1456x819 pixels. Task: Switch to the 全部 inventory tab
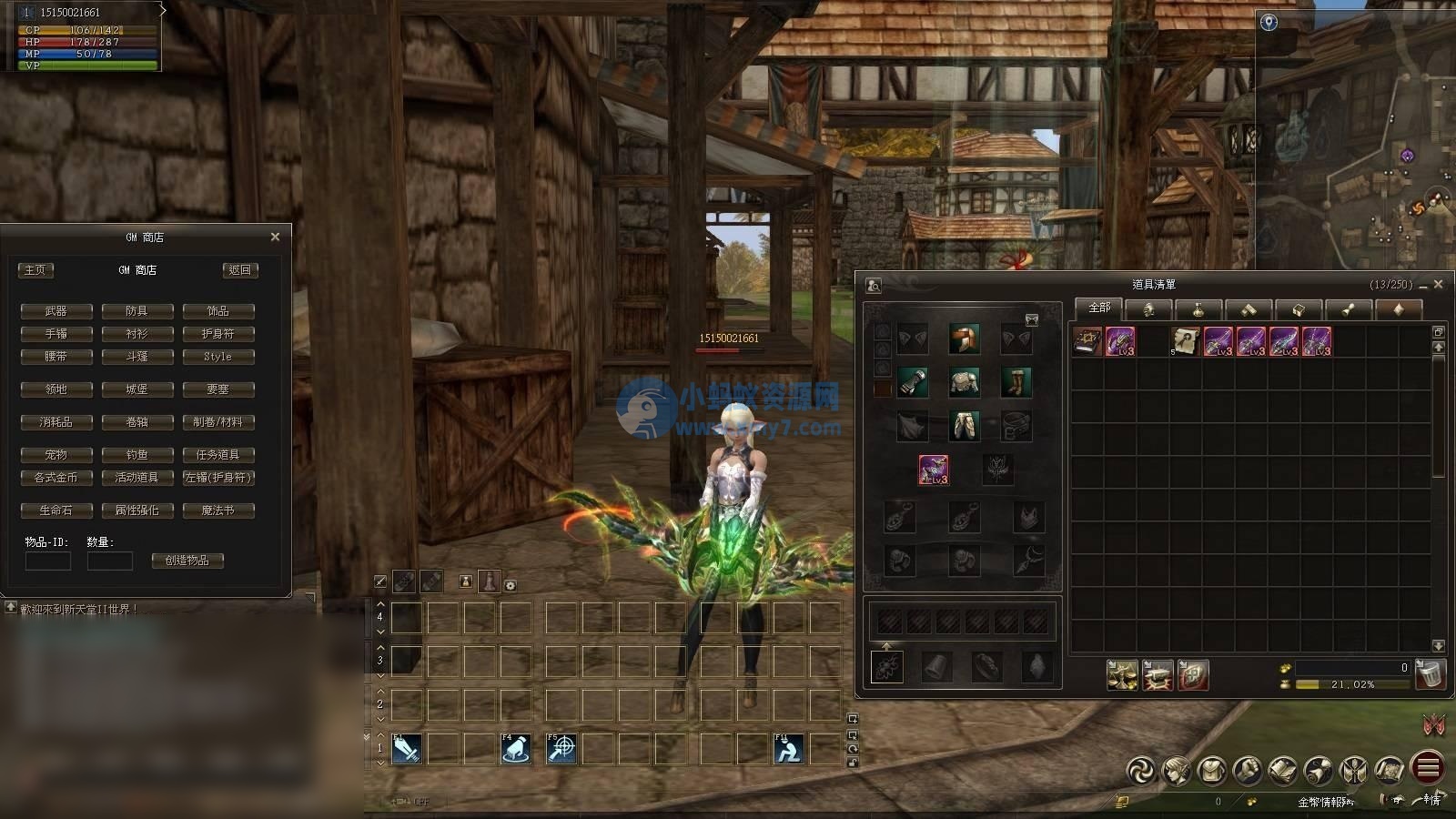click(1099, 308)
